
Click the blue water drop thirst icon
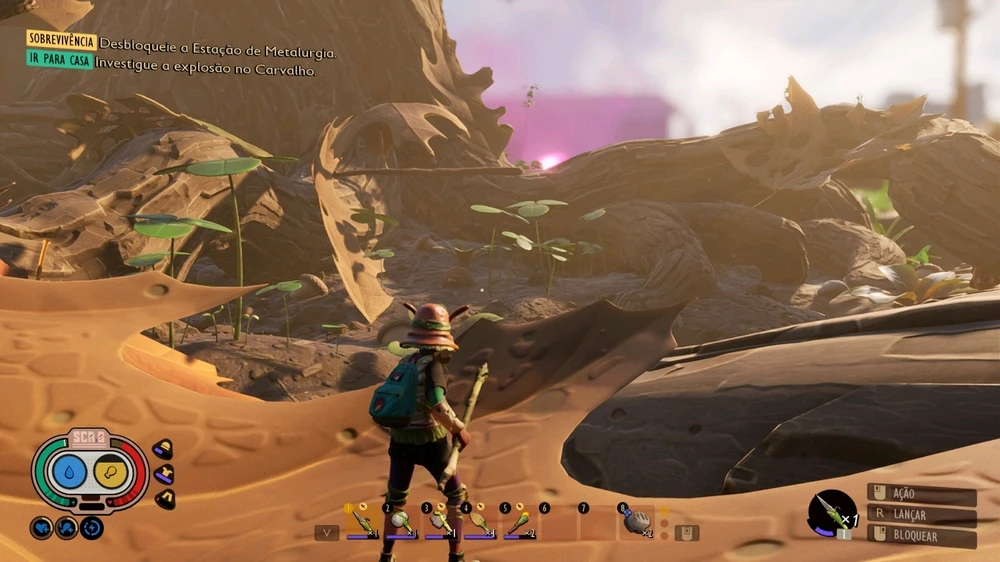point(68,470)
